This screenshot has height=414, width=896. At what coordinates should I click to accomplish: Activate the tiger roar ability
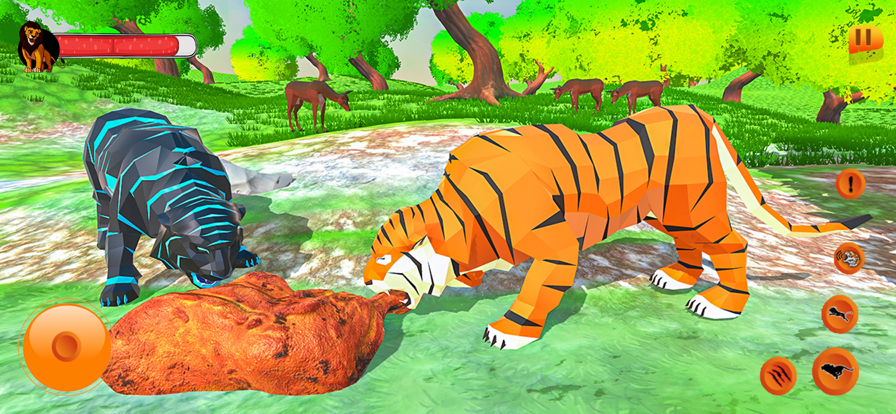[x=849, y=258]
